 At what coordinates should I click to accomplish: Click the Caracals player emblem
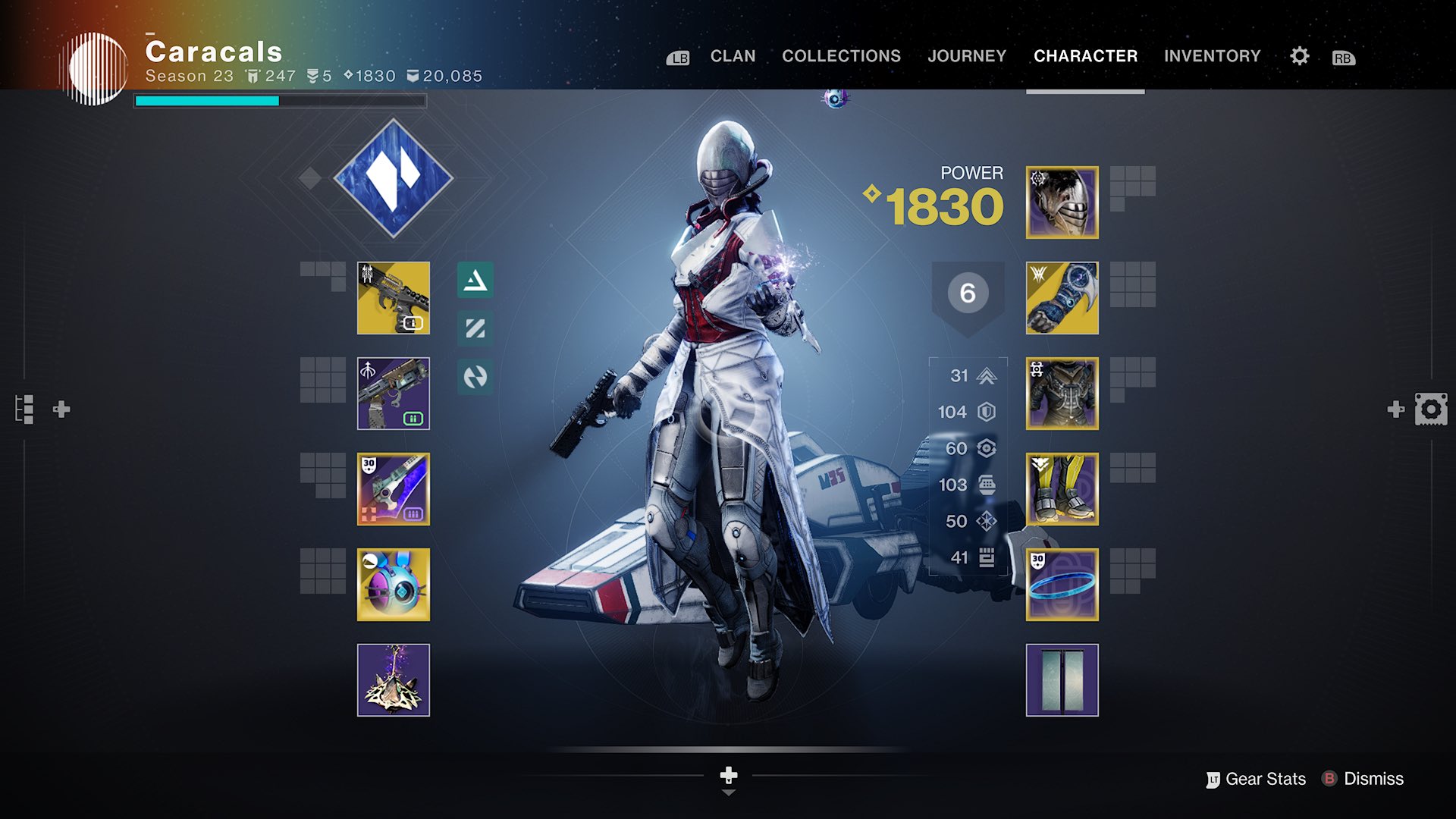[x=96, y=68]
